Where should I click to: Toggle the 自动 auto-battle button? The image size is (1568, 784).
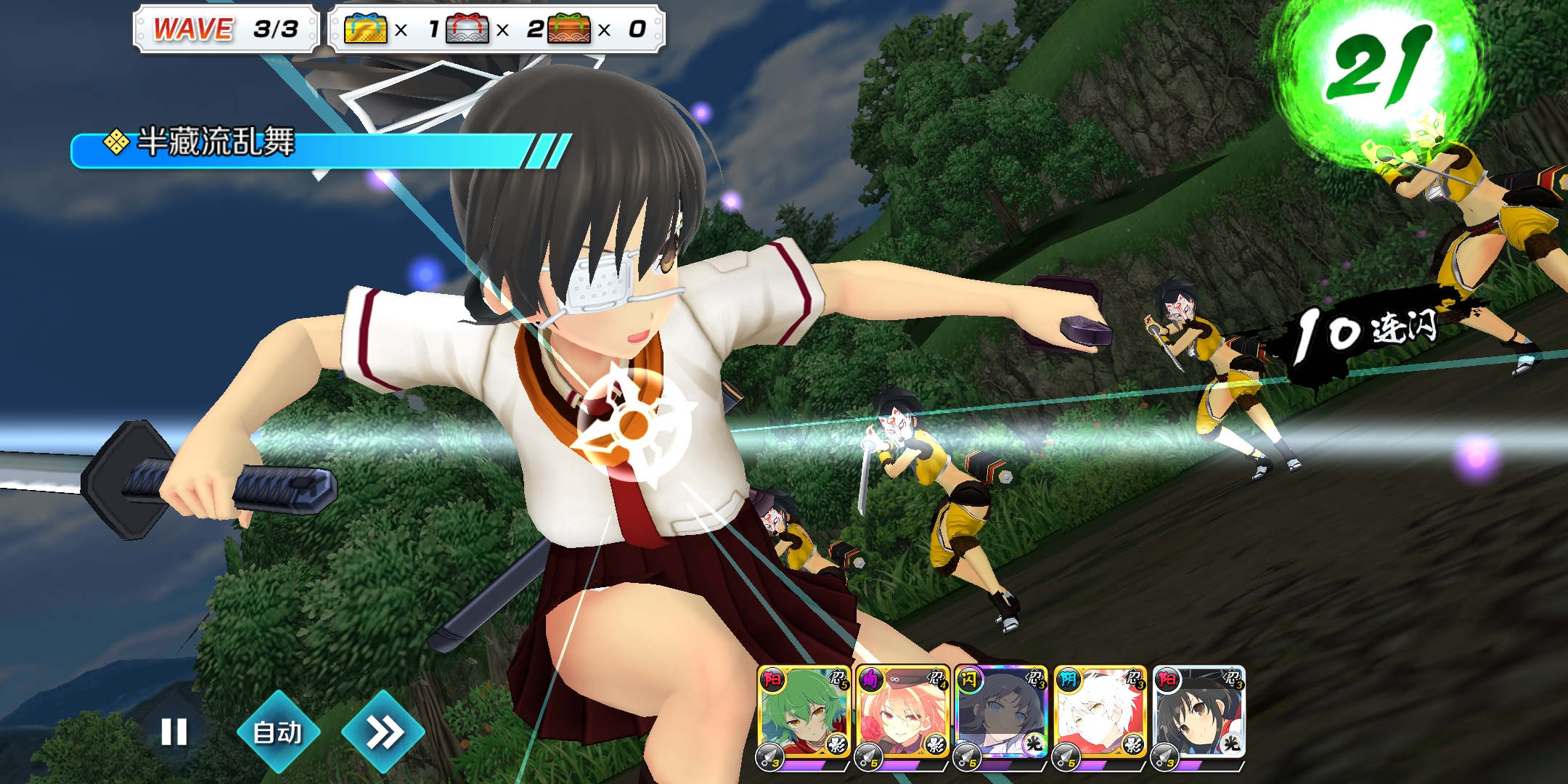(x=278, y=732)
